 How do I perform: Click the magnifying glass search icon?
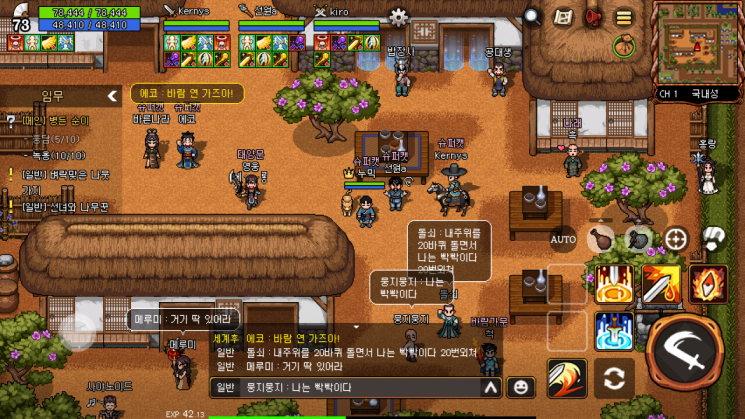click(x=533, y=16)
